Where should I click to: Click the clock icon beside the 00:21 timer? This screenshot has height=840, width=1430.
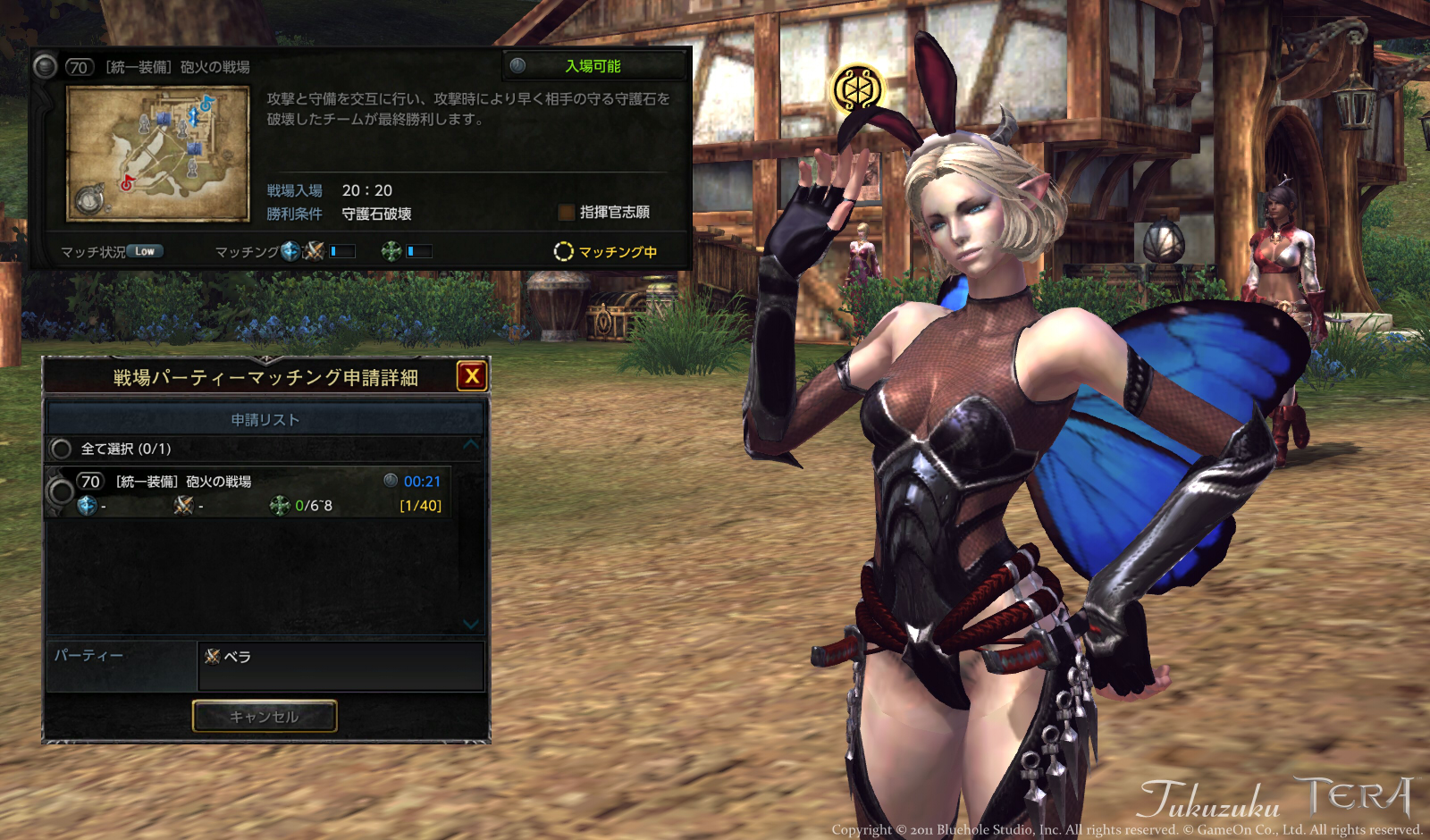coord(391,481)
